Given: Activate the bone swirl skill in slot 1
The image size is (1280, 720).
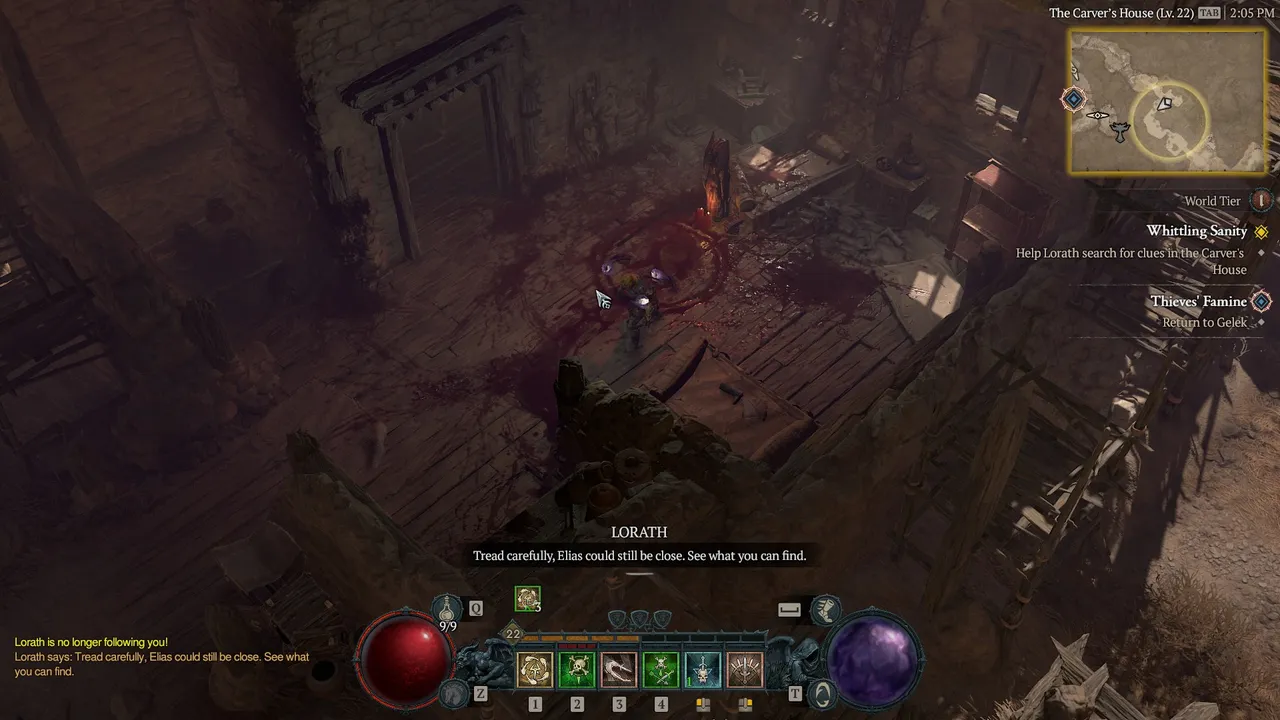Looking at the screenshot, I should click(x=535, y=670).
